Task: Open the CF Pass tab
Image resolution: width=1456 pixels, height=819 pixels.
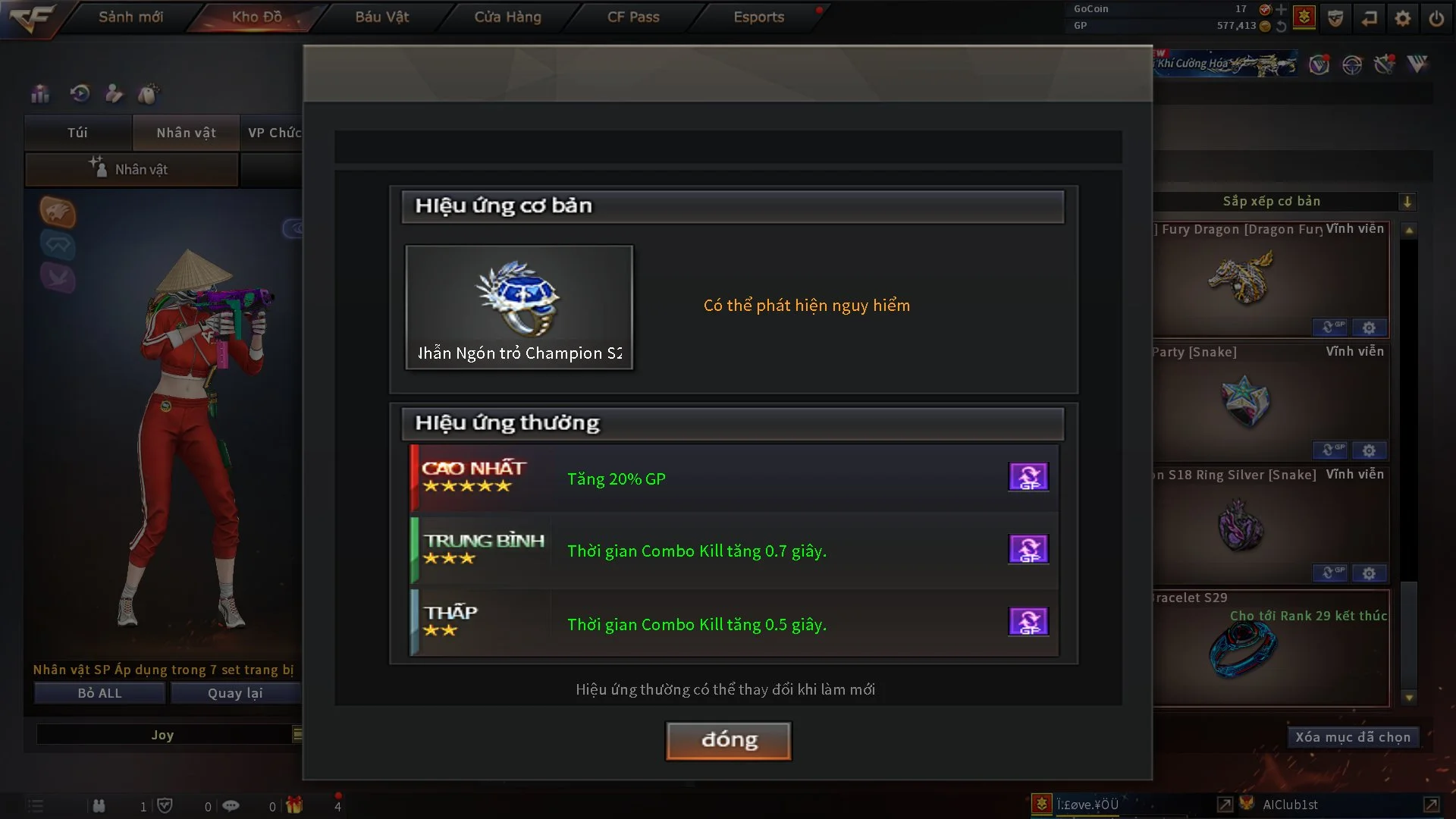Action: [x=633, y=17]
